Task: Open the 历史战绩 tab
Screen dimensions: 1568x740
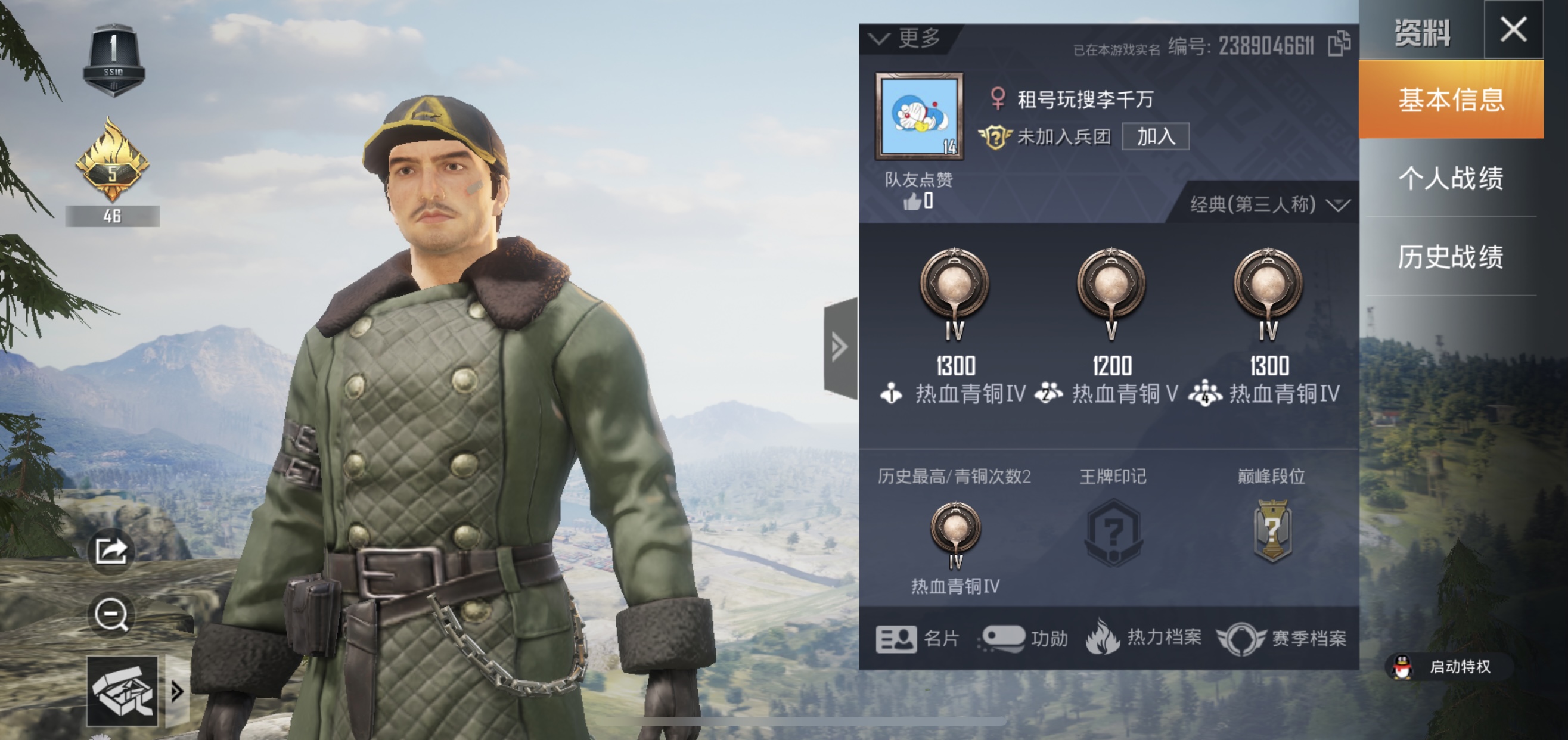Action: pyautogui.click(x=1454, y=258)
